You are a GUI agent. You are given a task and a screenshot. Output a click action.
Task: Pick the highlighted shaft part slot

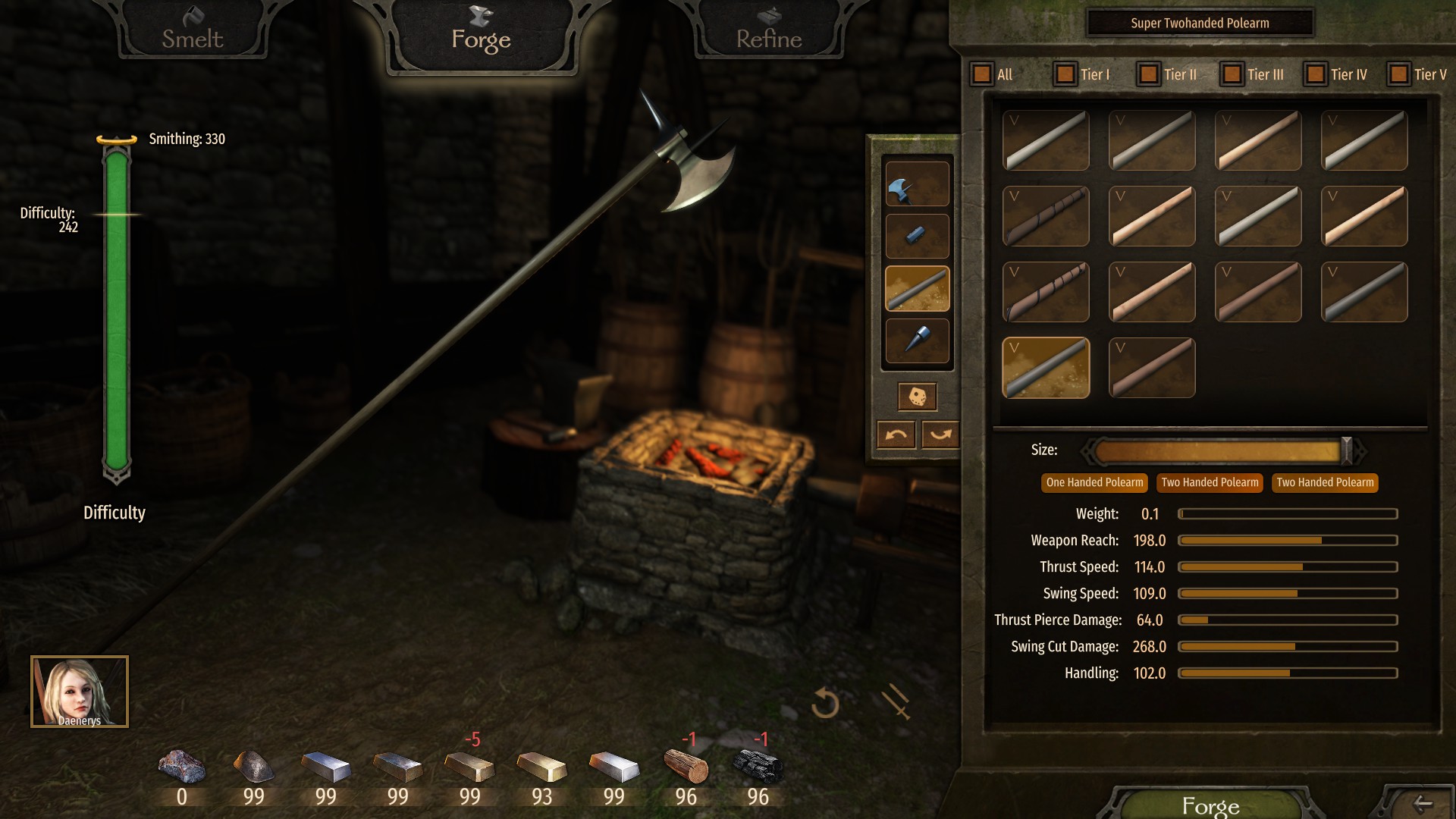[x=917, y=288]
